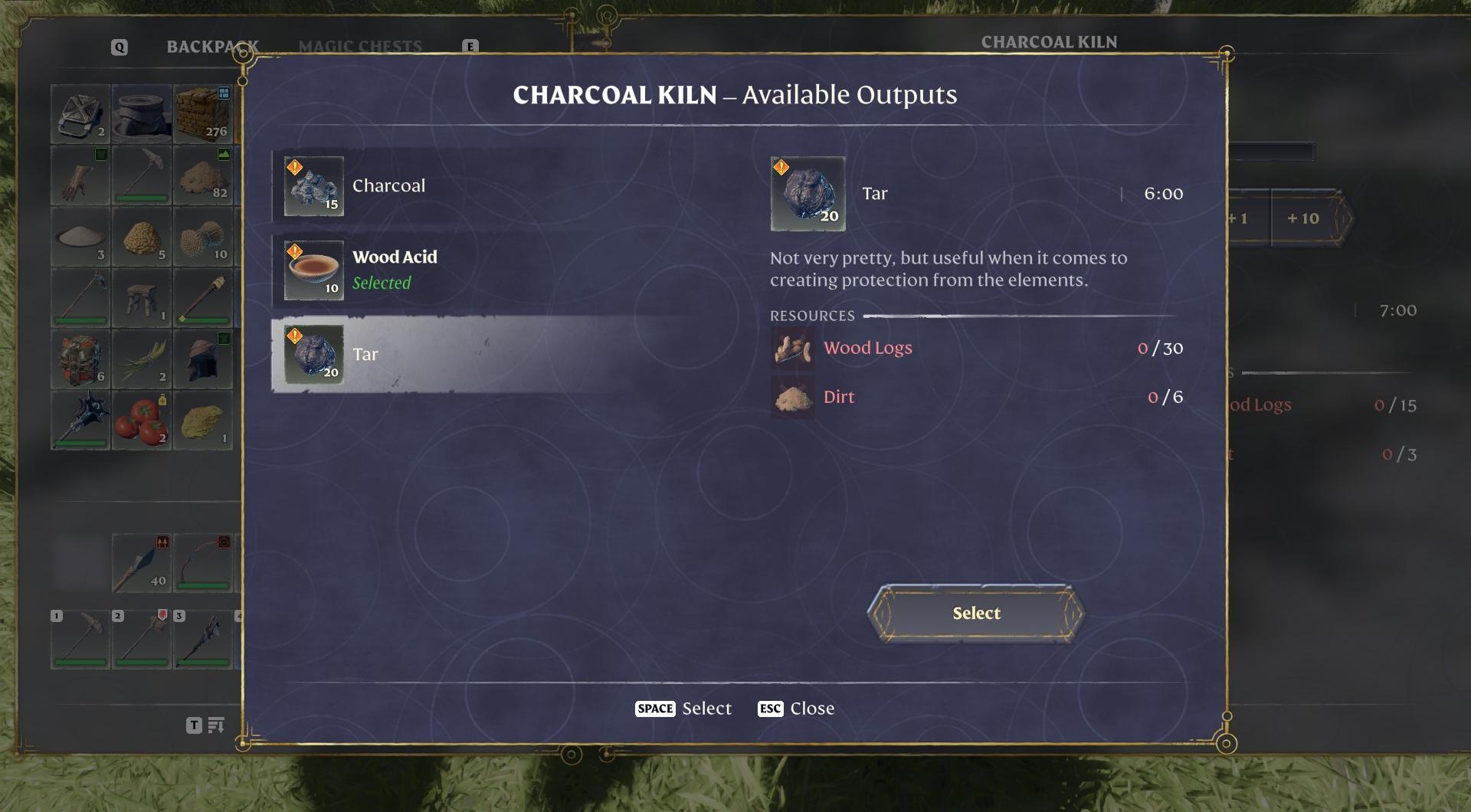Select the tomatoes inventory slot
Viewport: 1471px width, 812px height.
142,421
